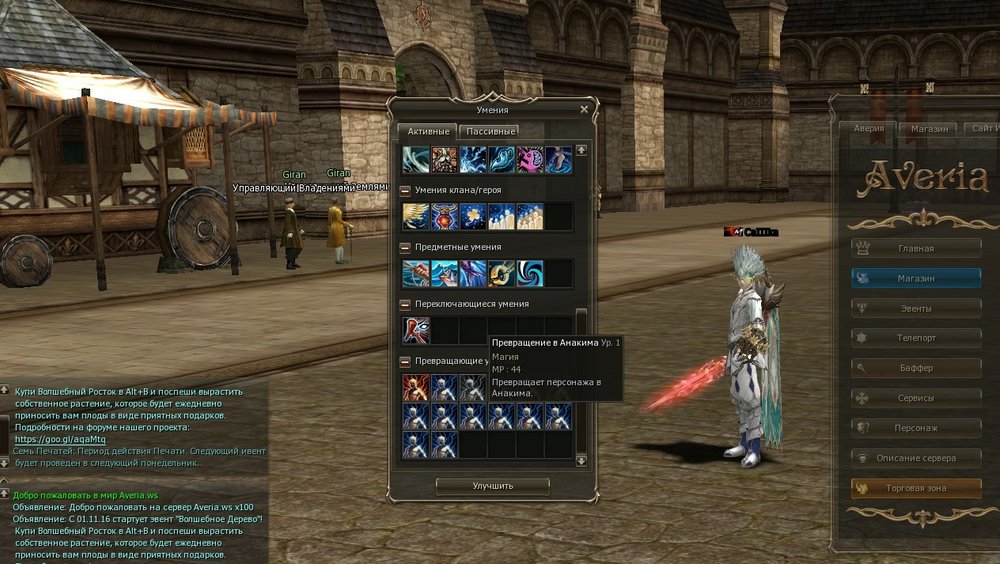The image size is (1000, 564).
Task: Activate the red-winged toggle skill icon
Action: [416, 331]
